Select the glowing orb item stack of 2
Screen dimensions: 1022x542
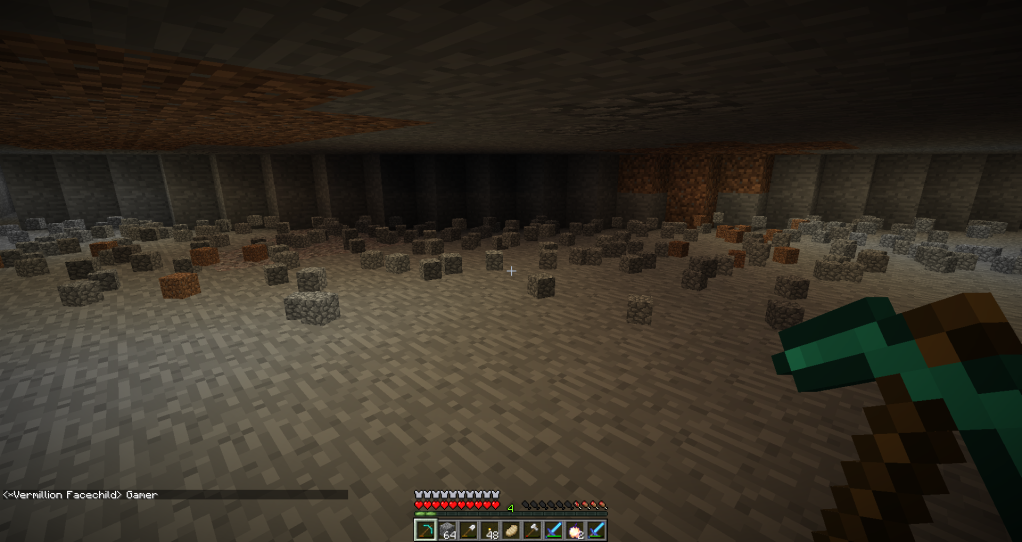(x=576, y=530)
